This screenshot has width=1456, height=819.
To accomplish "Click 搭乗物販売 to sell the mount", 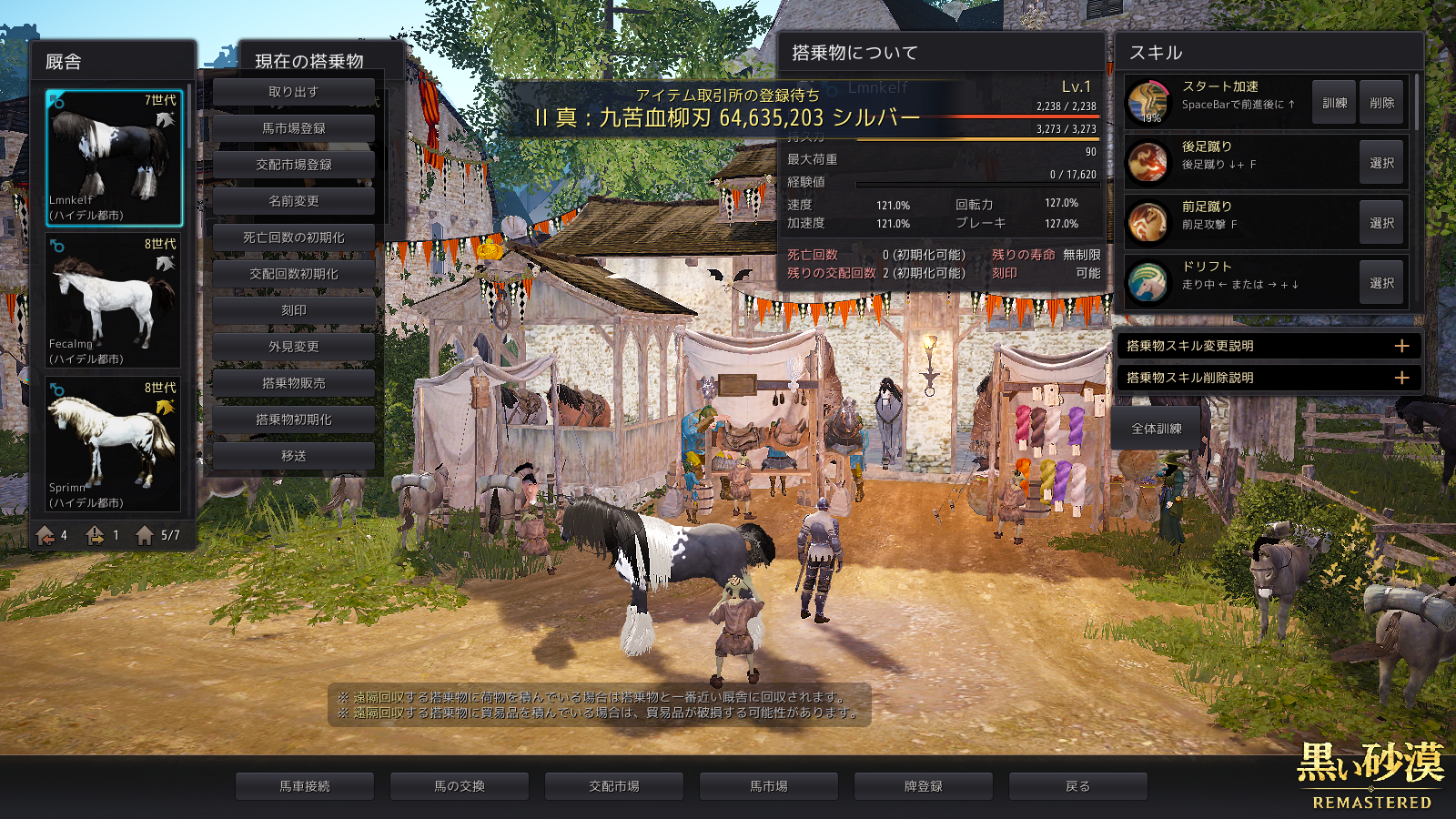I will [x=293, y=383].
